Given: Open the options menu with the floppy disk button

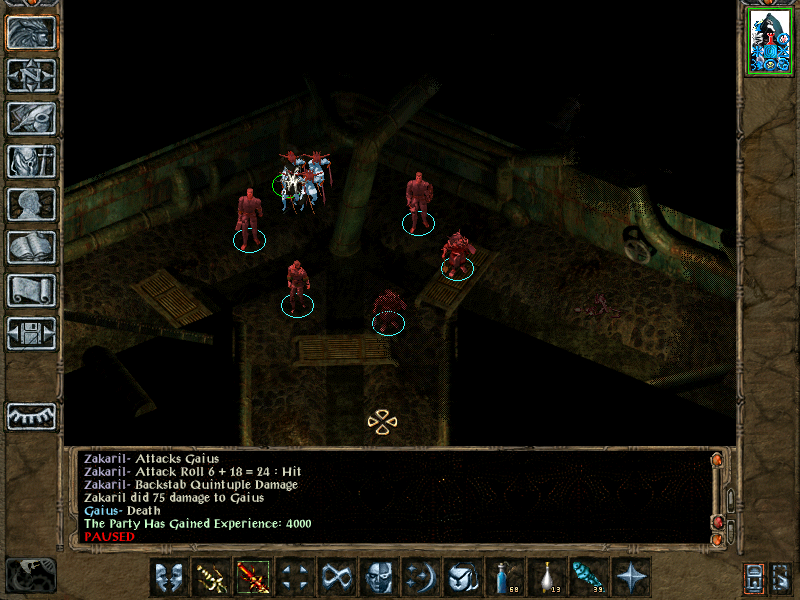Looking at the screenshot, I should pyautogui.click(x=31, y=333).
